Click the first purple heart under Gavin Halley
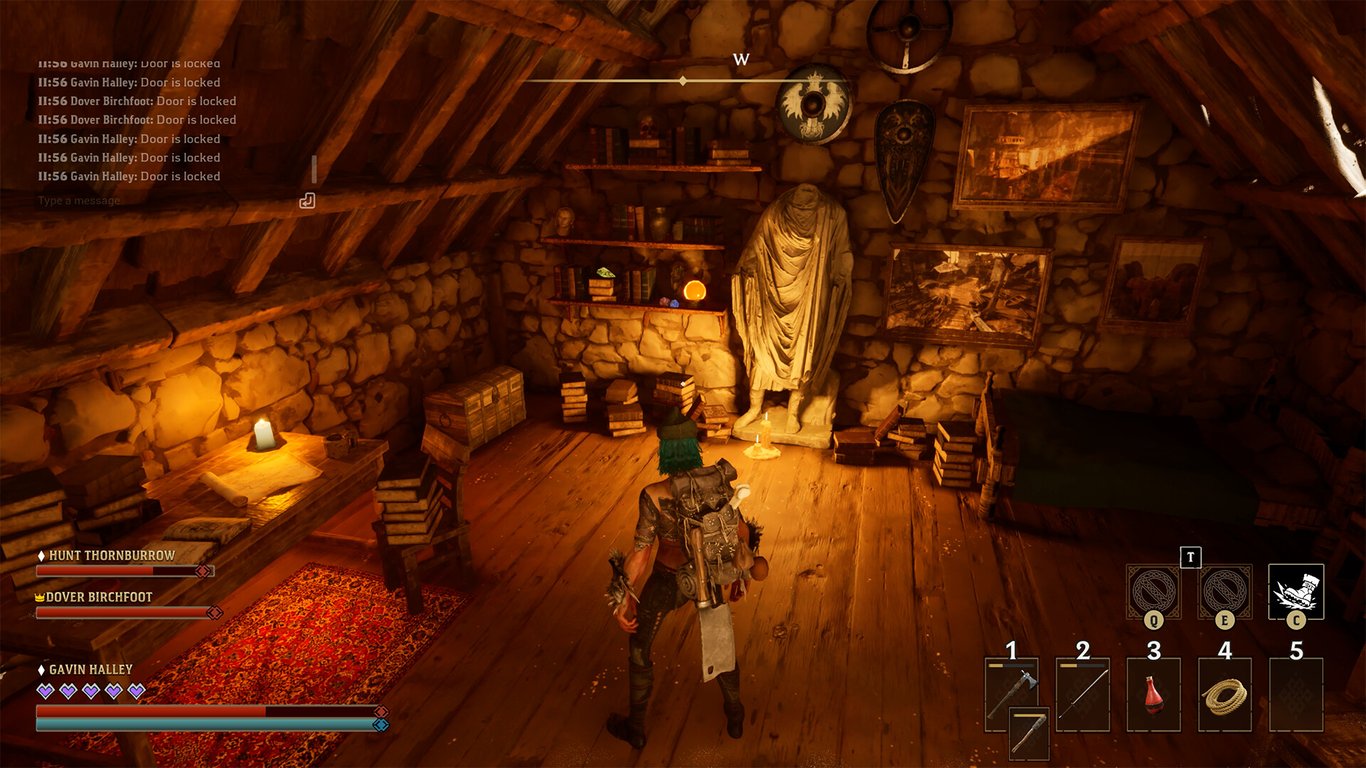1366x768 pixels. [43, 690]
